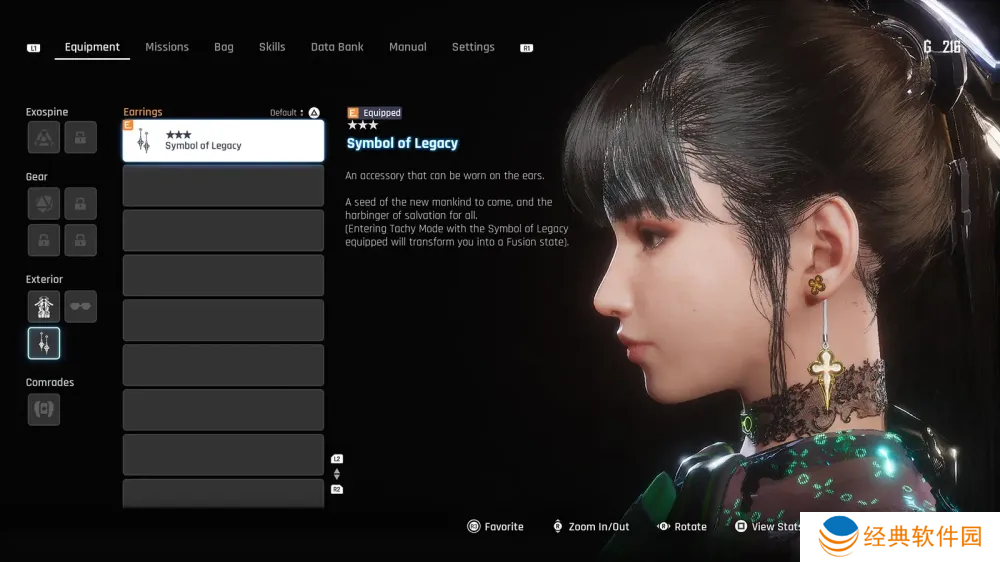Image resolution: width=1000 pixels, height=562 pixels.
Task: Show the Manual tab
Action: (x=407, y=47)
